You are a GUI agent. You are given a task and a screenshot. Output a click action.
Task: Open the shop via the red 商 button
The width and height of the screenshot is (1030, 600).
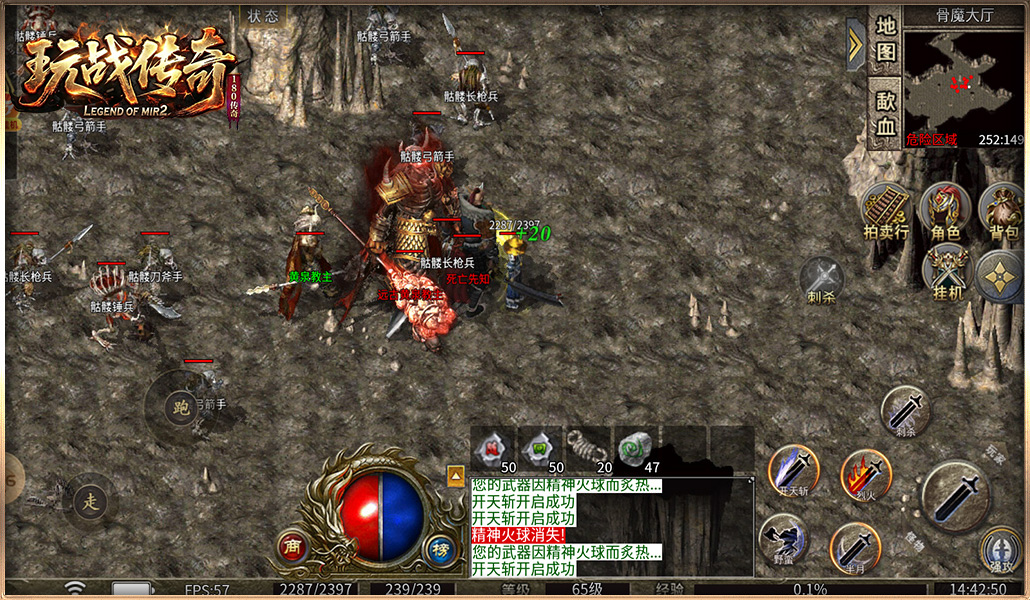(292, 545)
